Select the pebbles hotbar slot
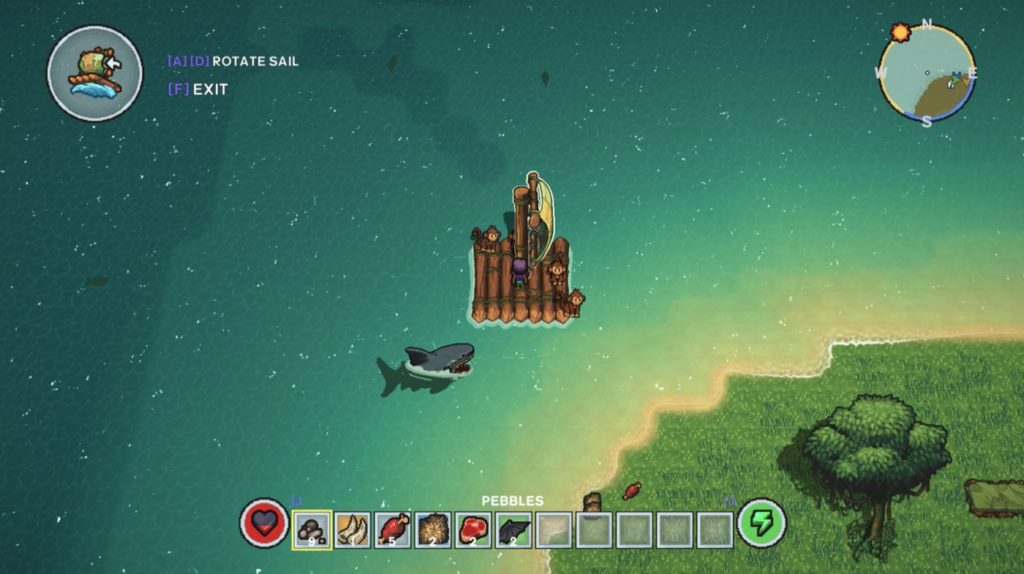Image resolution: width=1024 pixels, height=574 pixels. pyautogui.click(x=312, y=529)
